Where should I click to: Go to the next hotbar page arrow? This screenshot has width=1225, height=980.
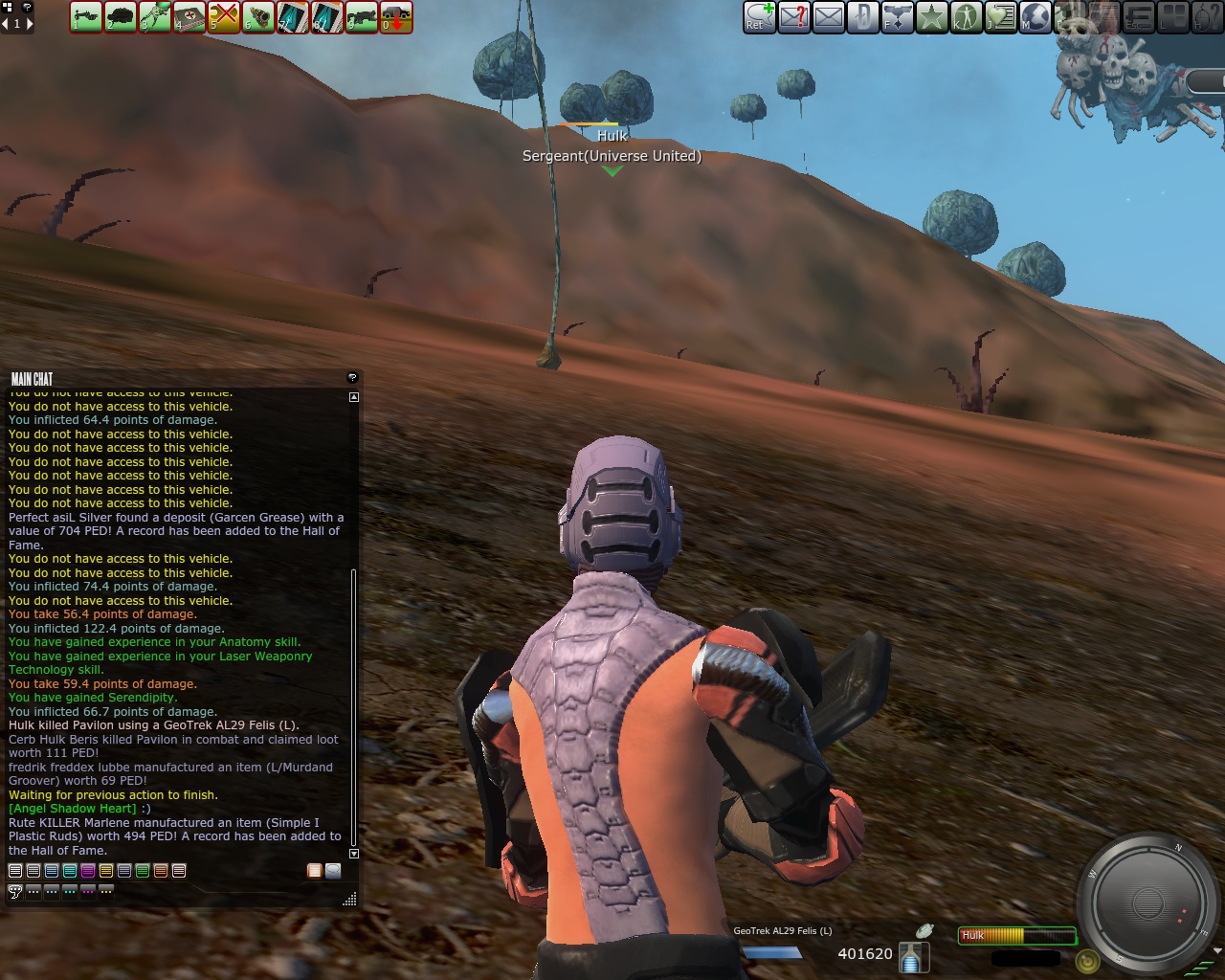(29, 24)
